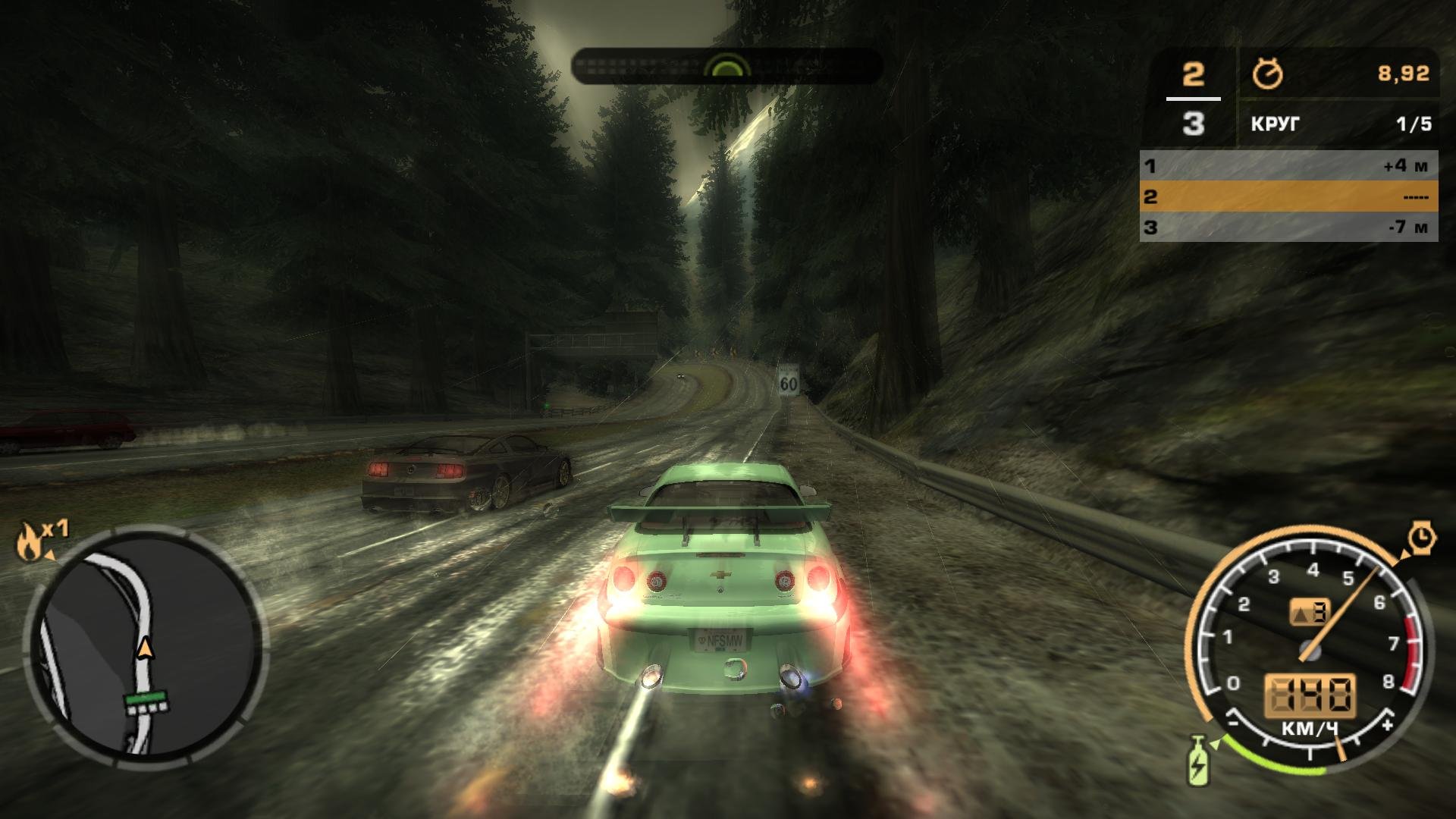This screenshot has width=1456, height=819.
Task: Select the first place leaderboard row
Action: 1288,165
